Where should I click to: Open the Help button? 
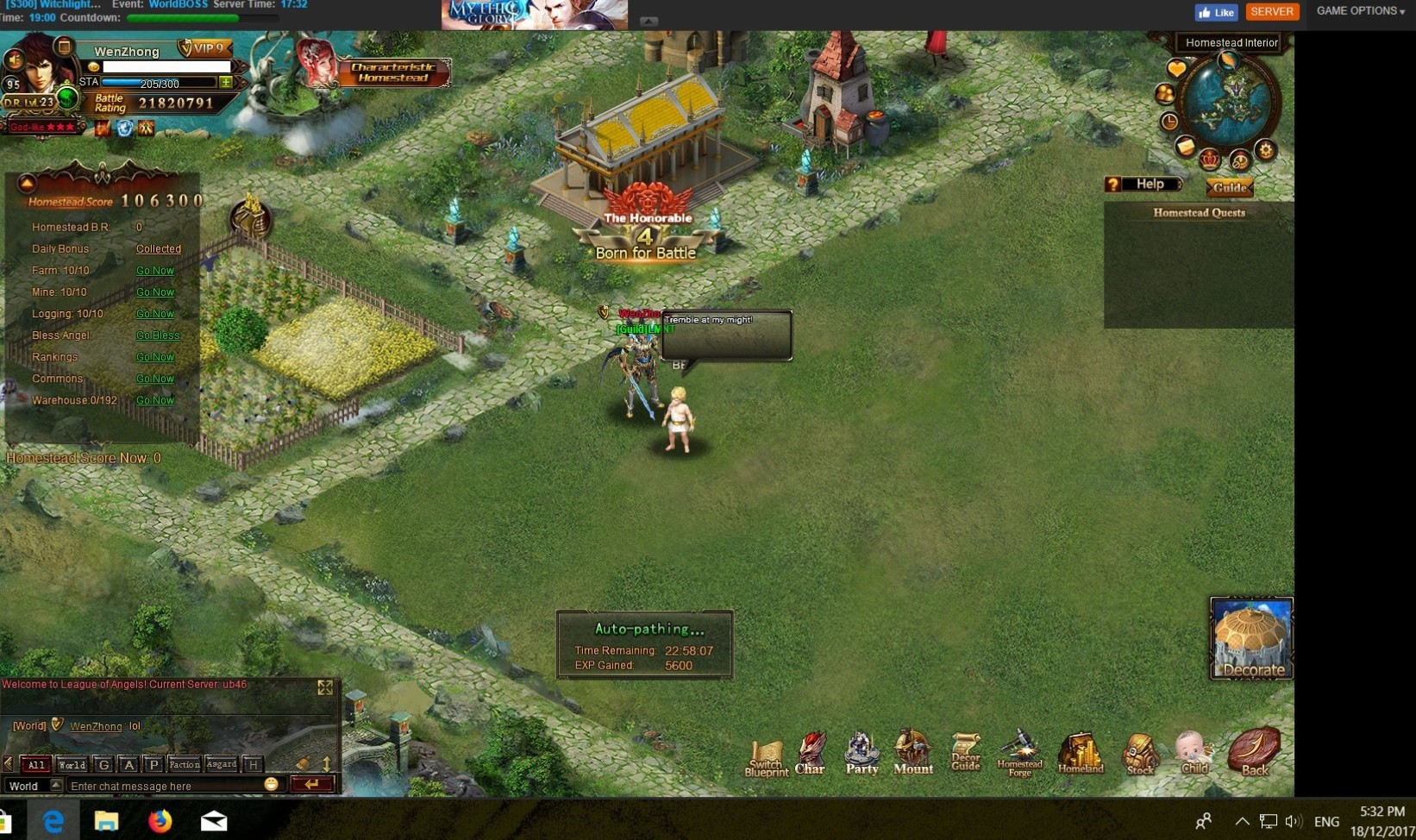coord(1143,185)
